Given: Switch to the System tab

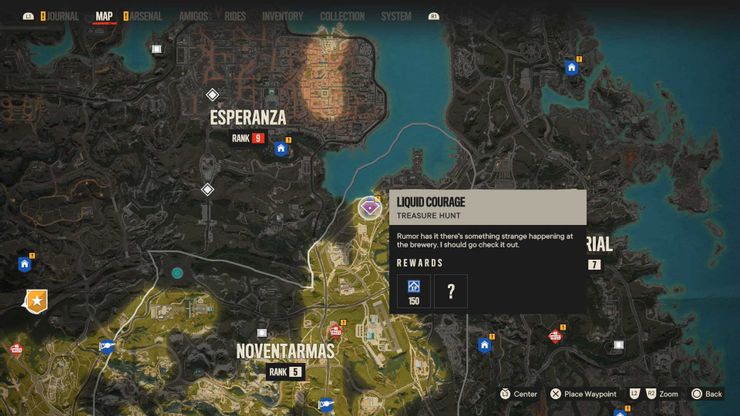Looking at the screenshot, I should [396, 17].
